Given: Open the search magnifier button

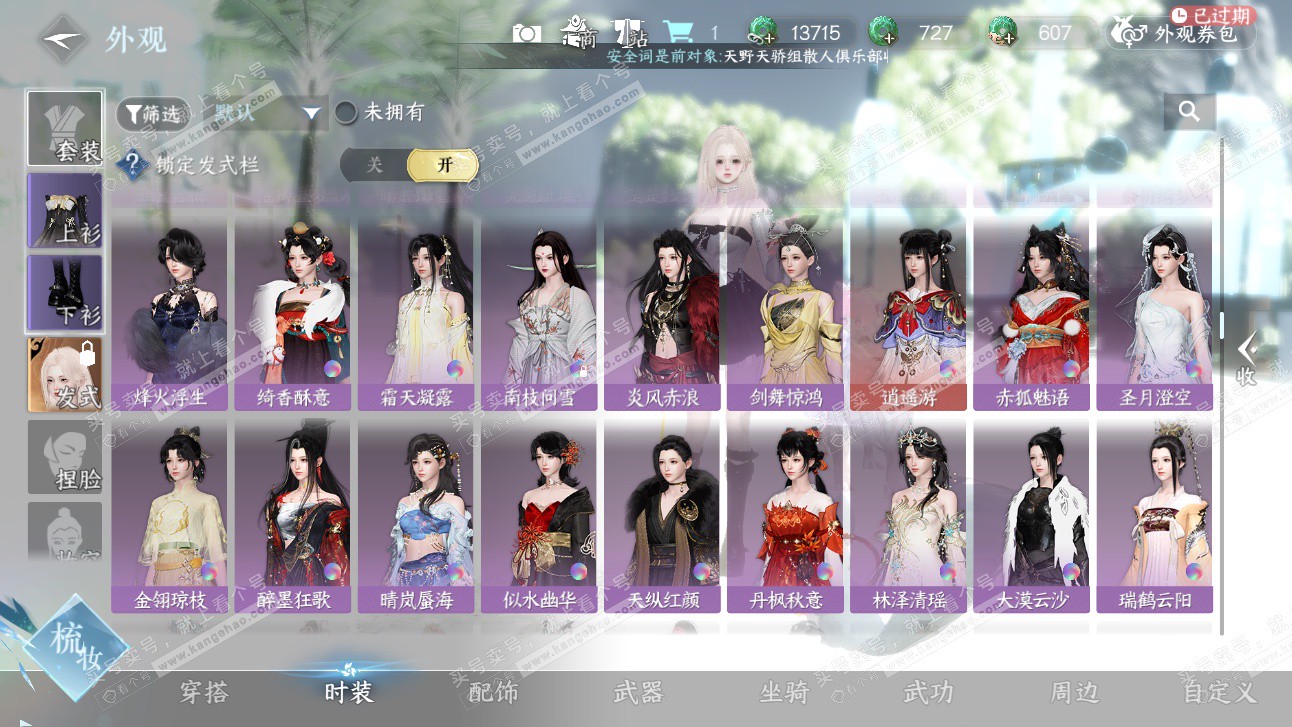Looking at the screenshot, I should click(1189, 112).
